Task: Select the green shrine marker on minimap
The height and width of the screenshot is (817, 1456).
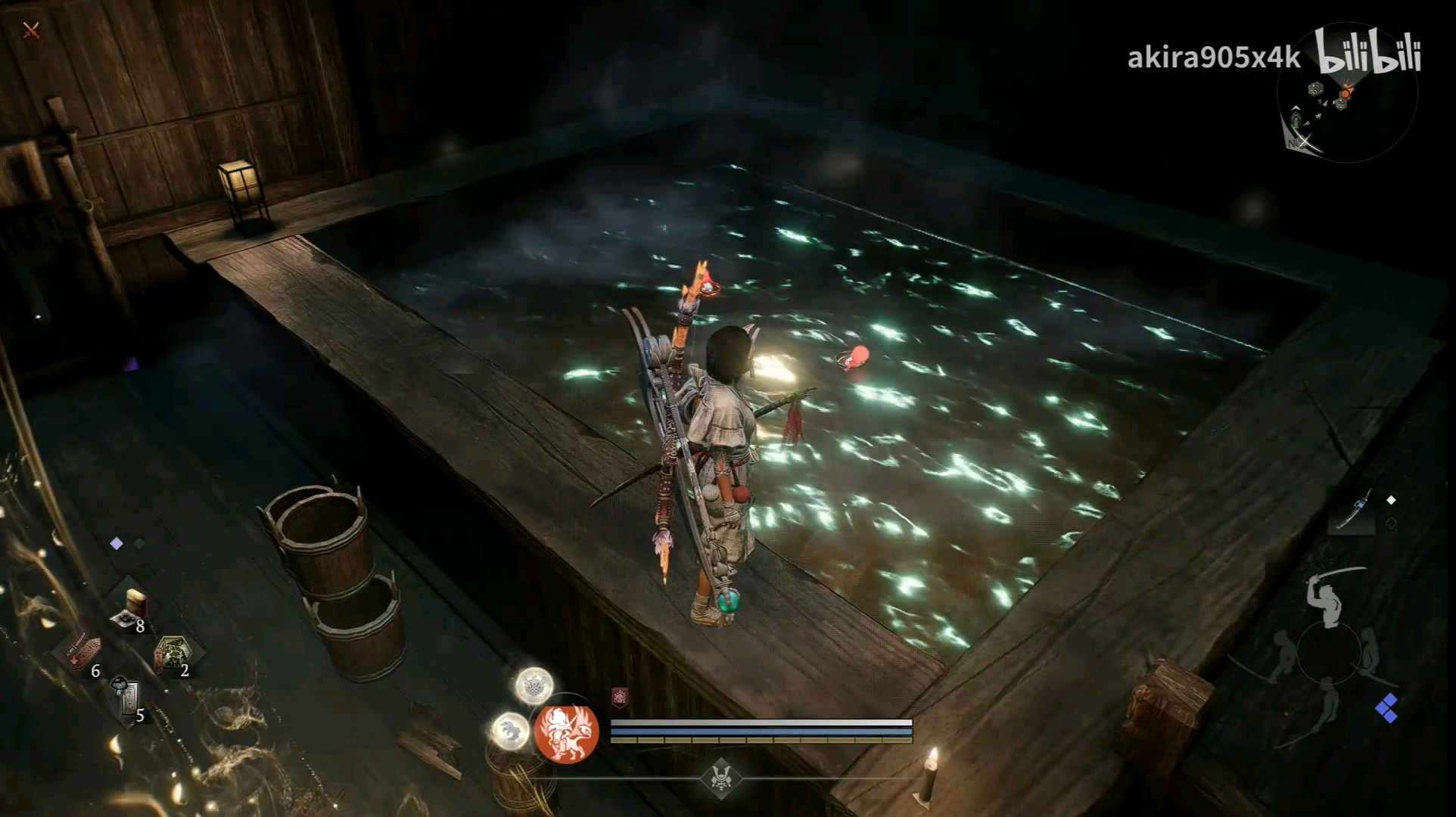Action: coord(1297,120)
